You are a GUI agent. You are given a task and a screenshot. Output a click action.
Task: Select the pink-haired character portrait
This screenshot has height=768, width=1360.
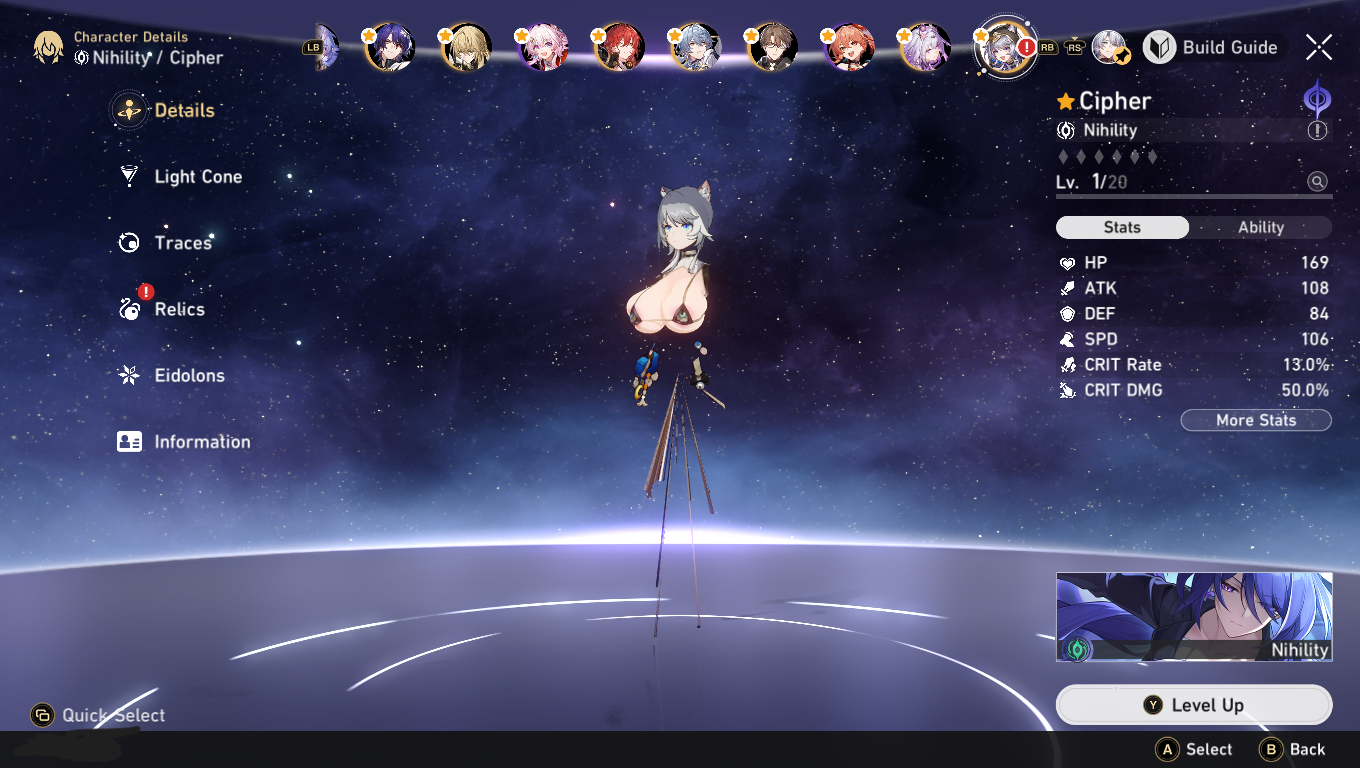pos(543,47)
